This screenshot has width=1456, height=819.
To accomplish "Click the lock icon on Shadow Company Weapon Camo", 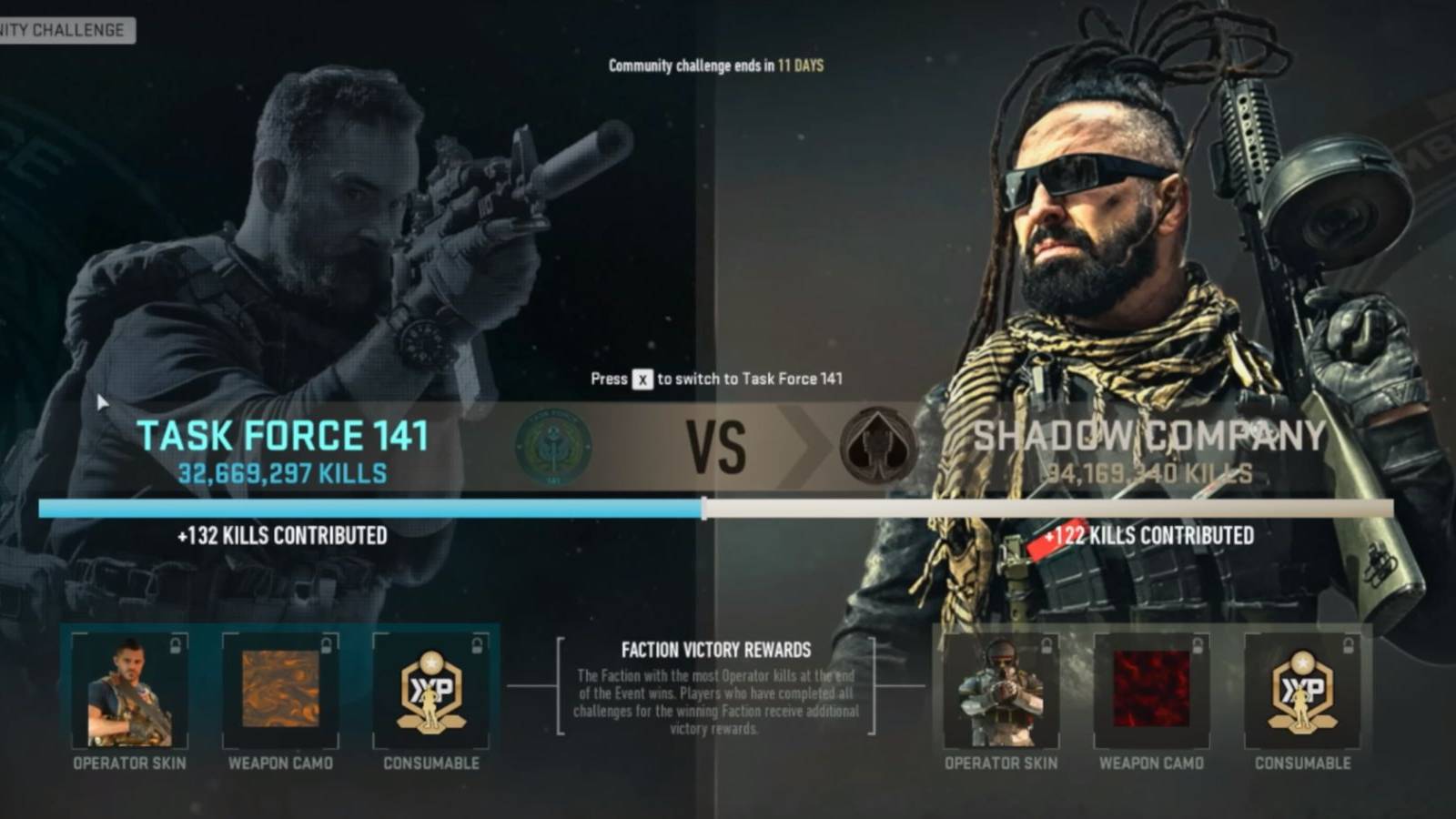I will 1197,643.
